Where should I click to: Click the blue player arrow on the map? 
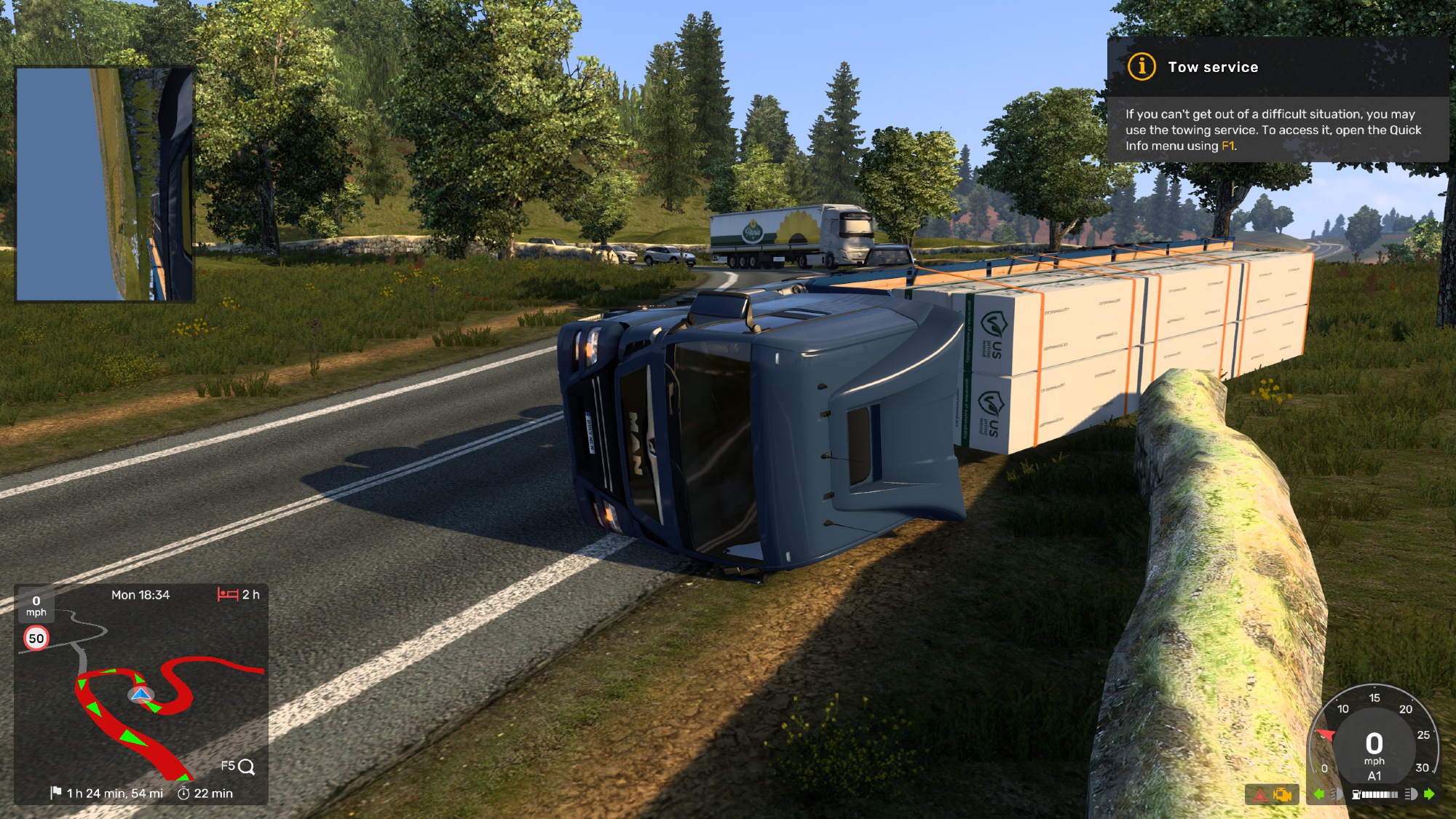pos(141,694)
